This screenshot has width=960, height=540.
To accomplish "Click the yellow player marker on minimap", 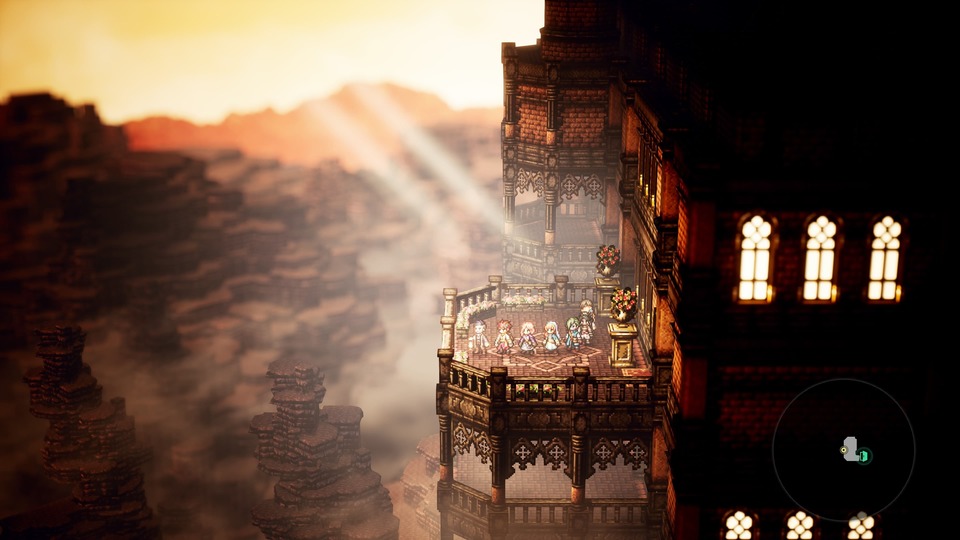I will coord(845,452).
